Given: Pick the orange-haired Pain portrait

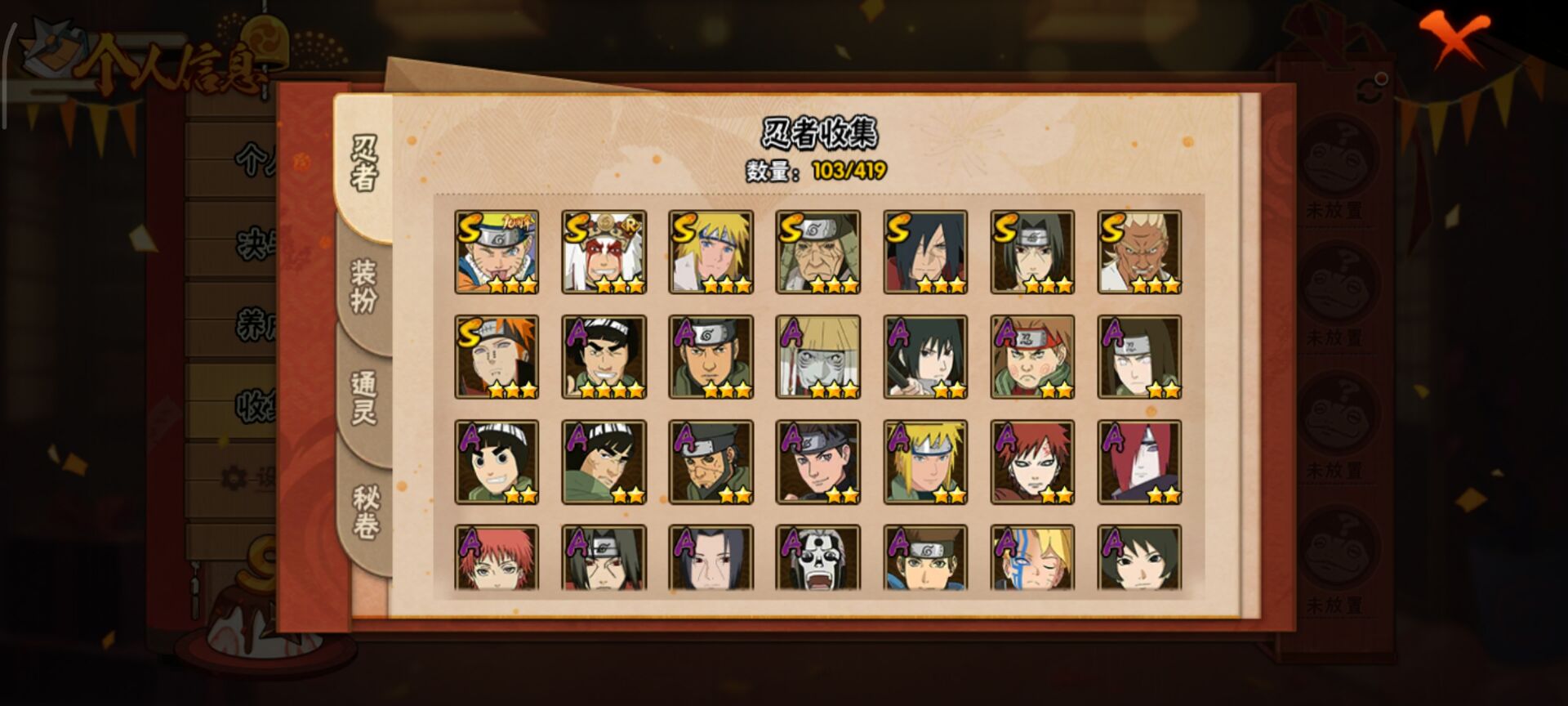Looking at the screenshot, I should [x=497, y=357].
